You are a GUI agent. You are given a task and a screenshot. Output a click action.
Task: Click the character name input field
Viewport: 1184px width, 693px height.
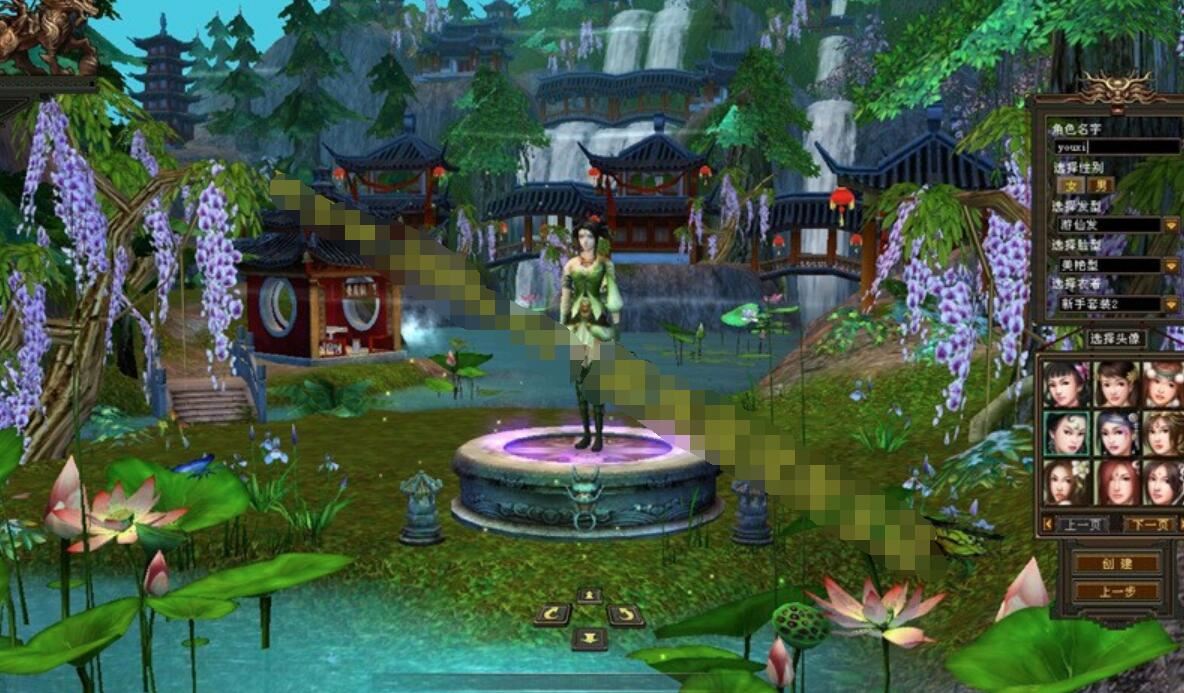point(1117,146)
